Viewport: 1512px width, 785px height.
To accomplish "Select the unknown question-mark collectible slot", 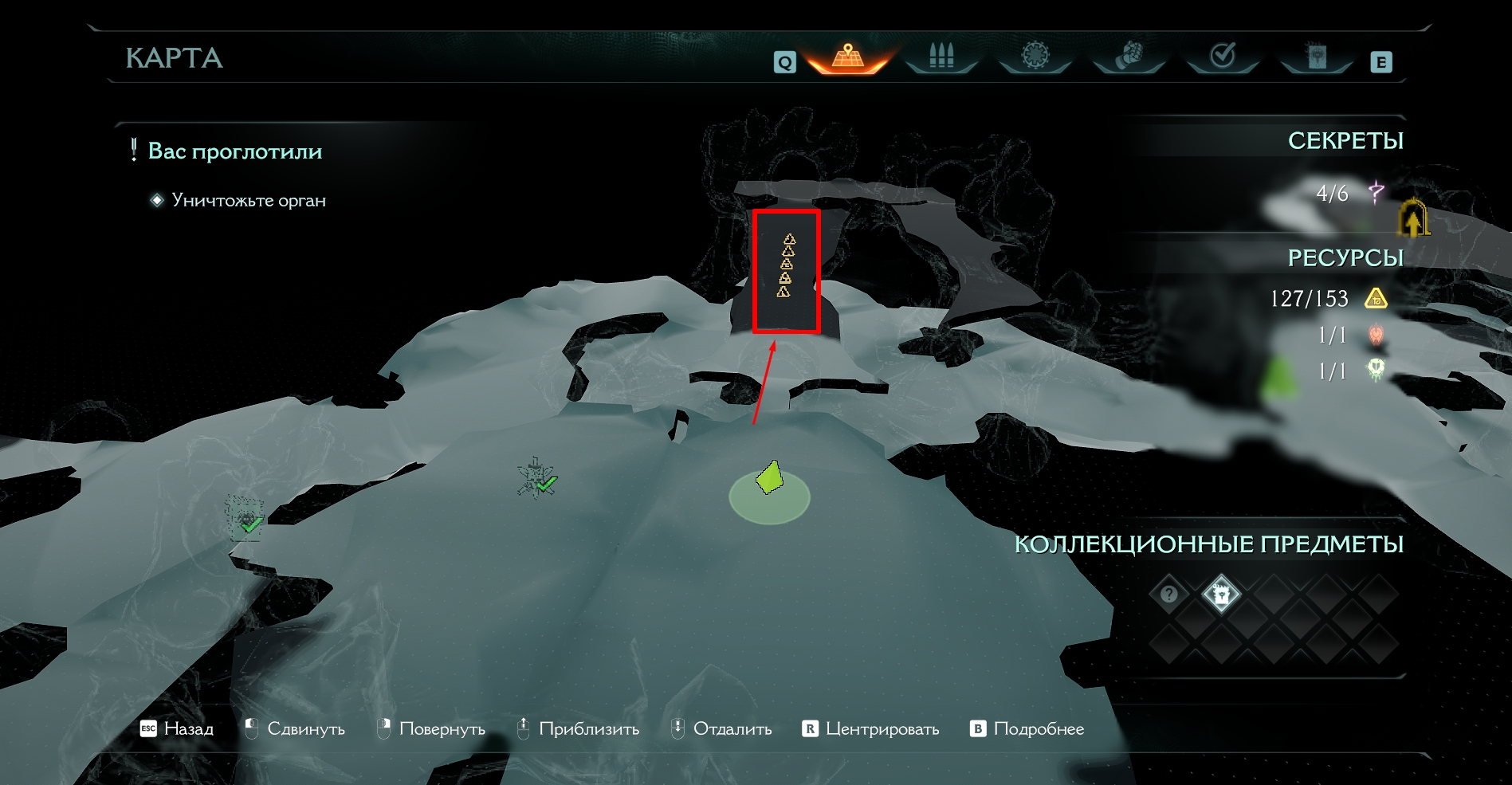I will (x=1168, y=595).
